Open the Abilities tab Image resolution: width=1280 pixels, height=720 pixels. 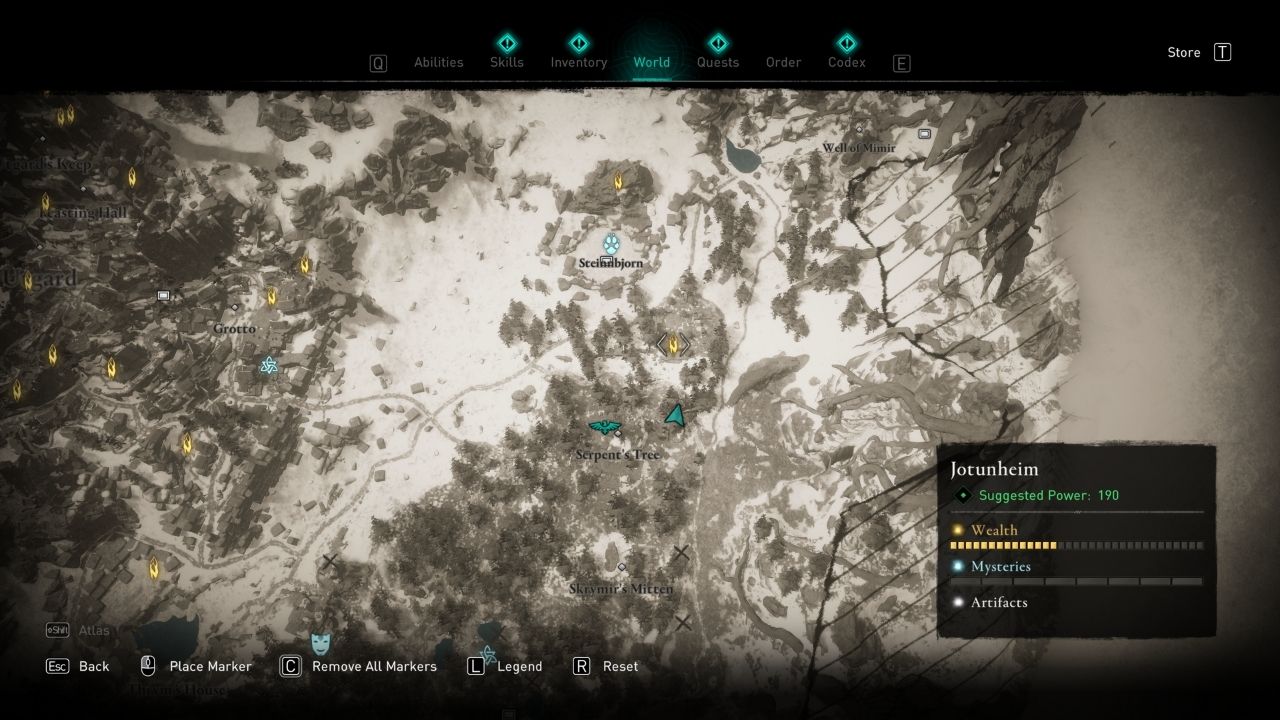click(x=438, y=62)
